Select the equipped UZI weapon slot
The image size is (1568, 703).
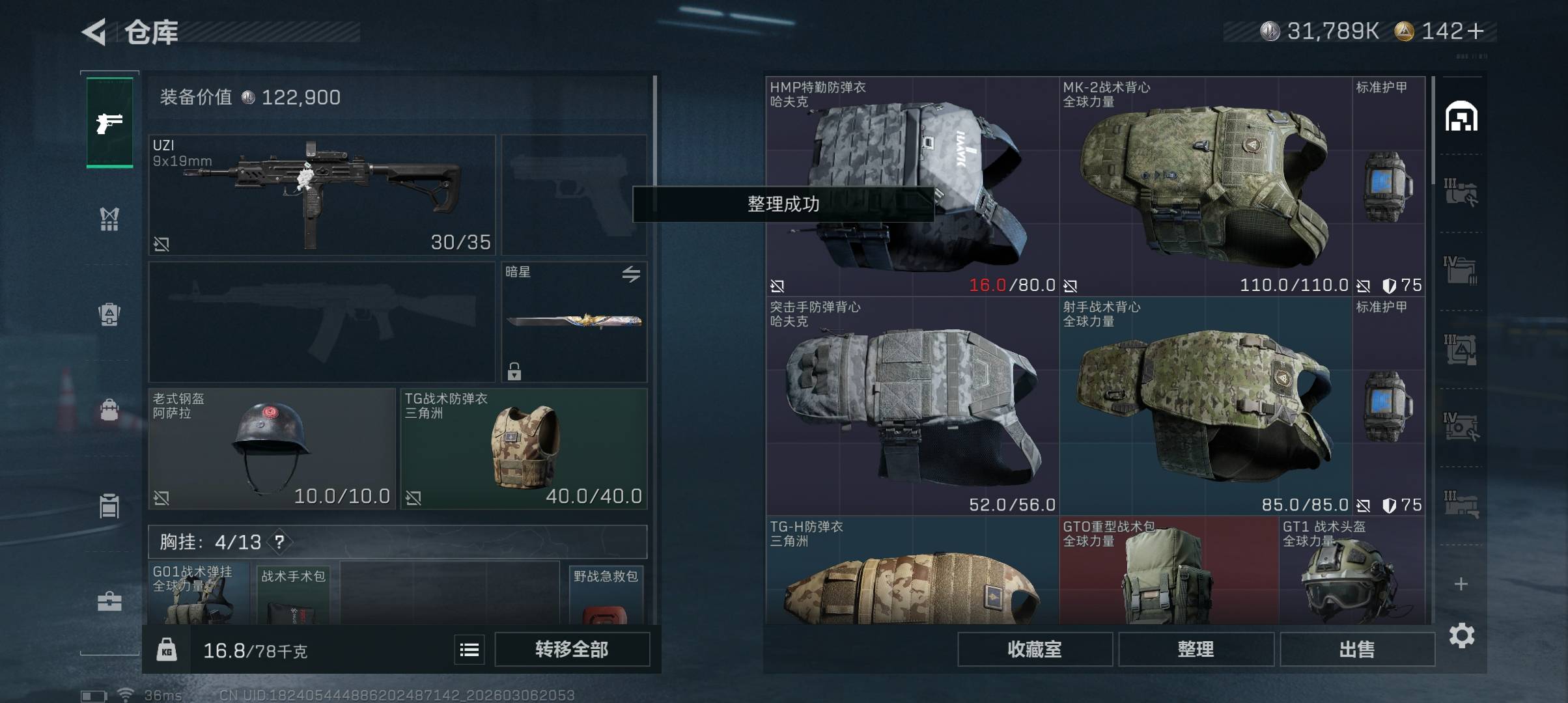pos(322,195)
